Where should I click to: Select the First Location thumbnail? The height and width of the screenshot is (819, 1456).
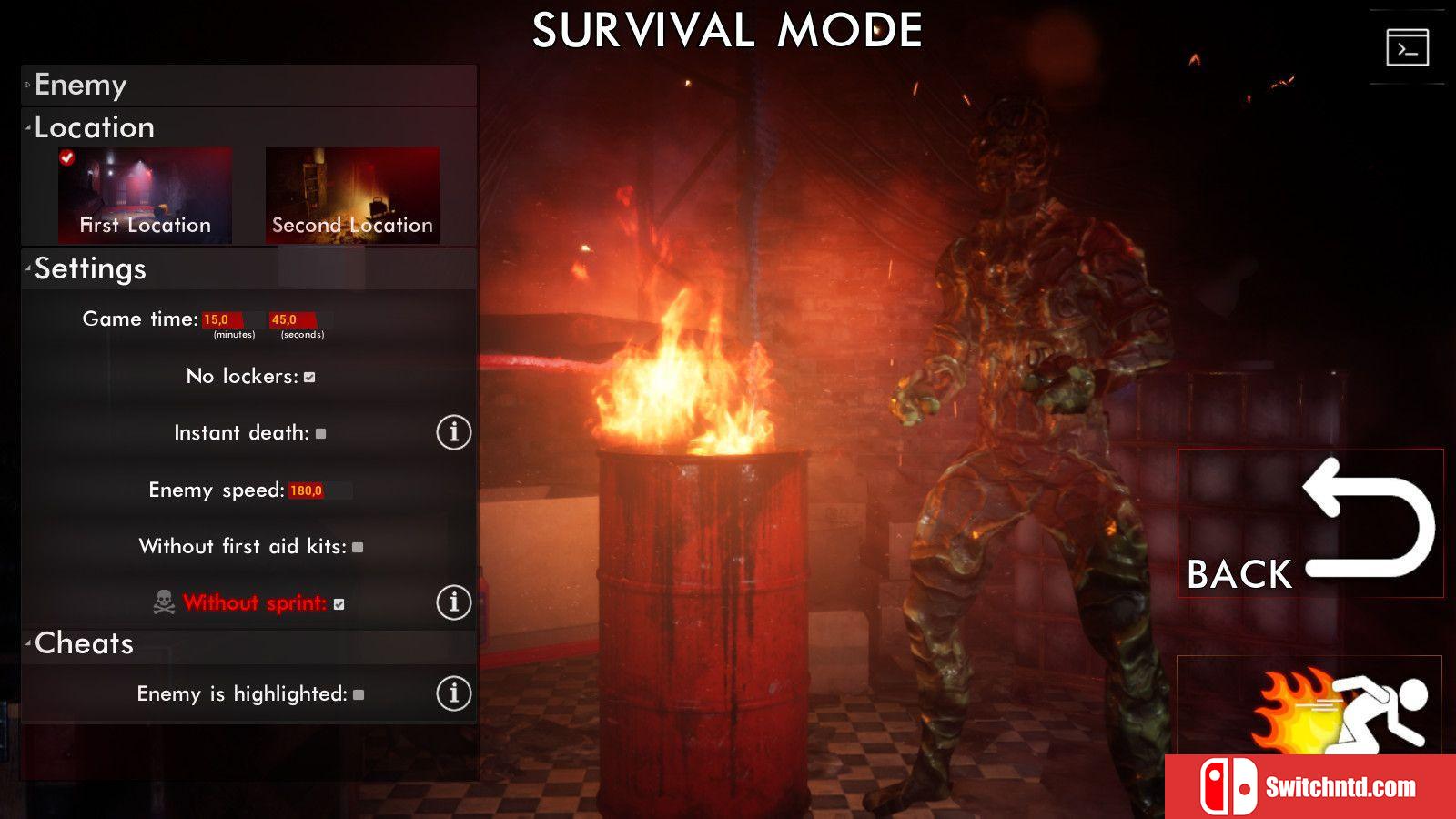(145, 196)
